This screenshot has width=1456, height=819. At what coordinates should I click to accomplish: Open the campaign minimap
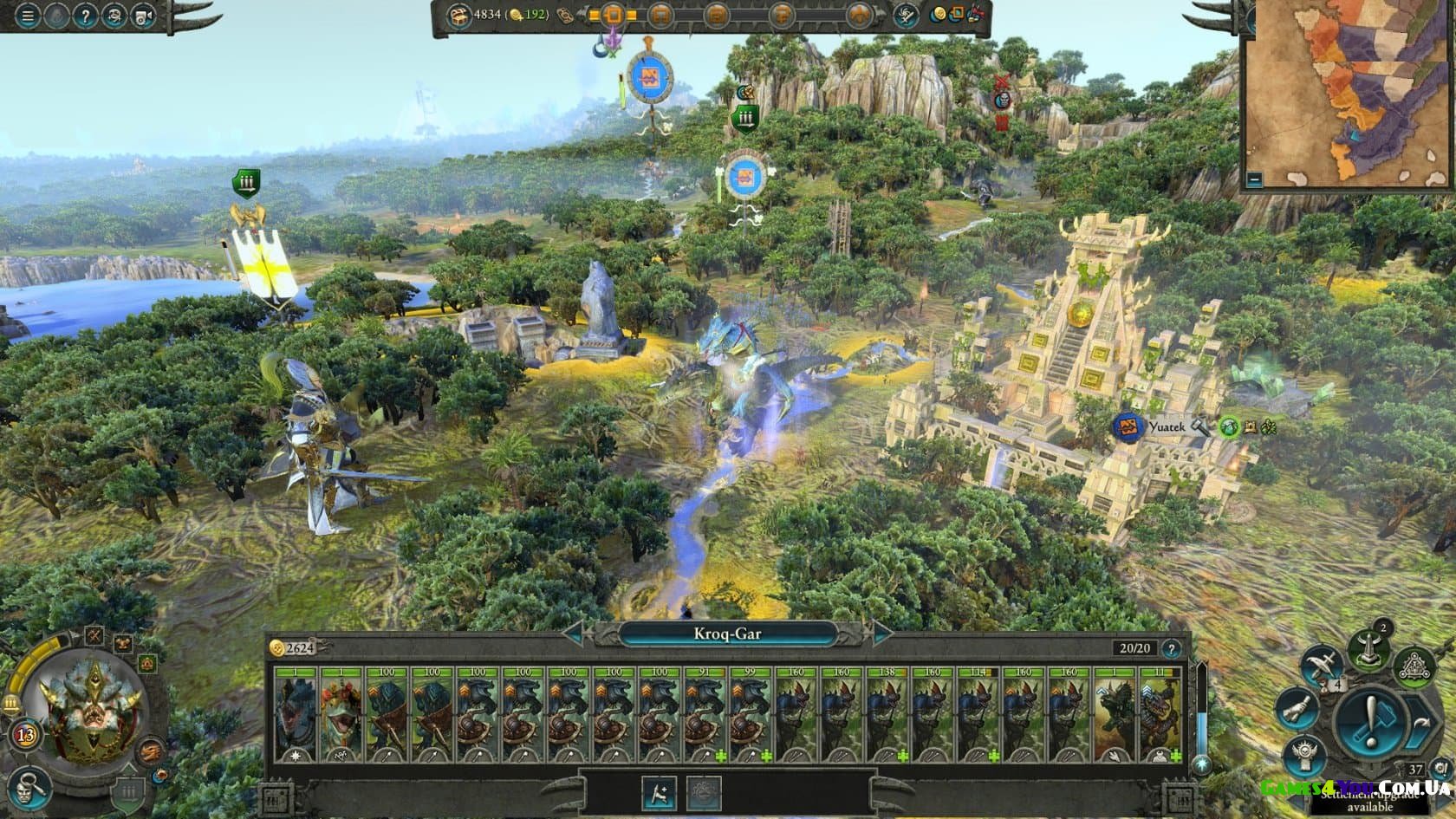pos(1349,95)
